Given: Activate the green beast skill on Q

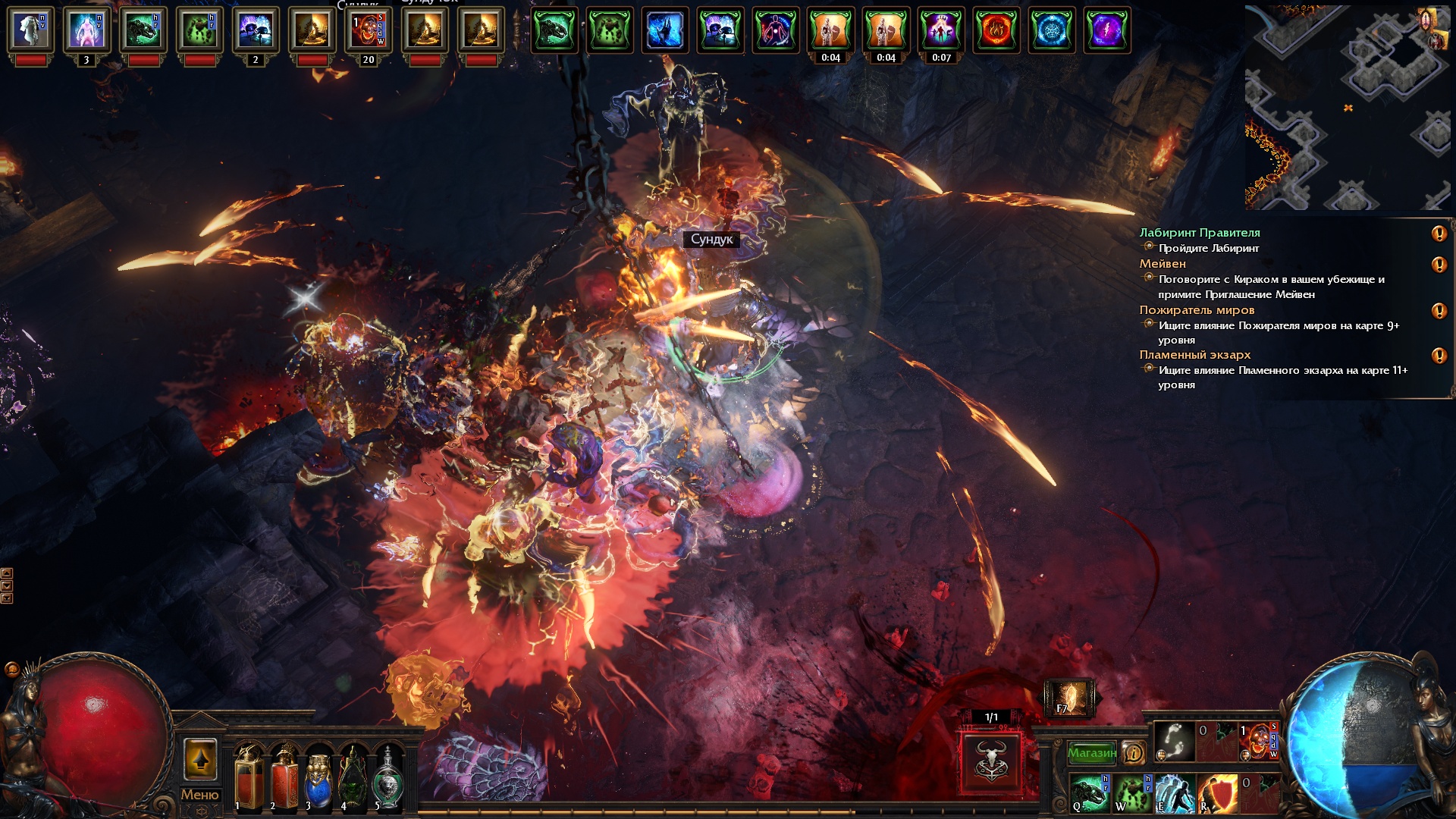Looking at the screenshot, I should [x=1090, y=792].
